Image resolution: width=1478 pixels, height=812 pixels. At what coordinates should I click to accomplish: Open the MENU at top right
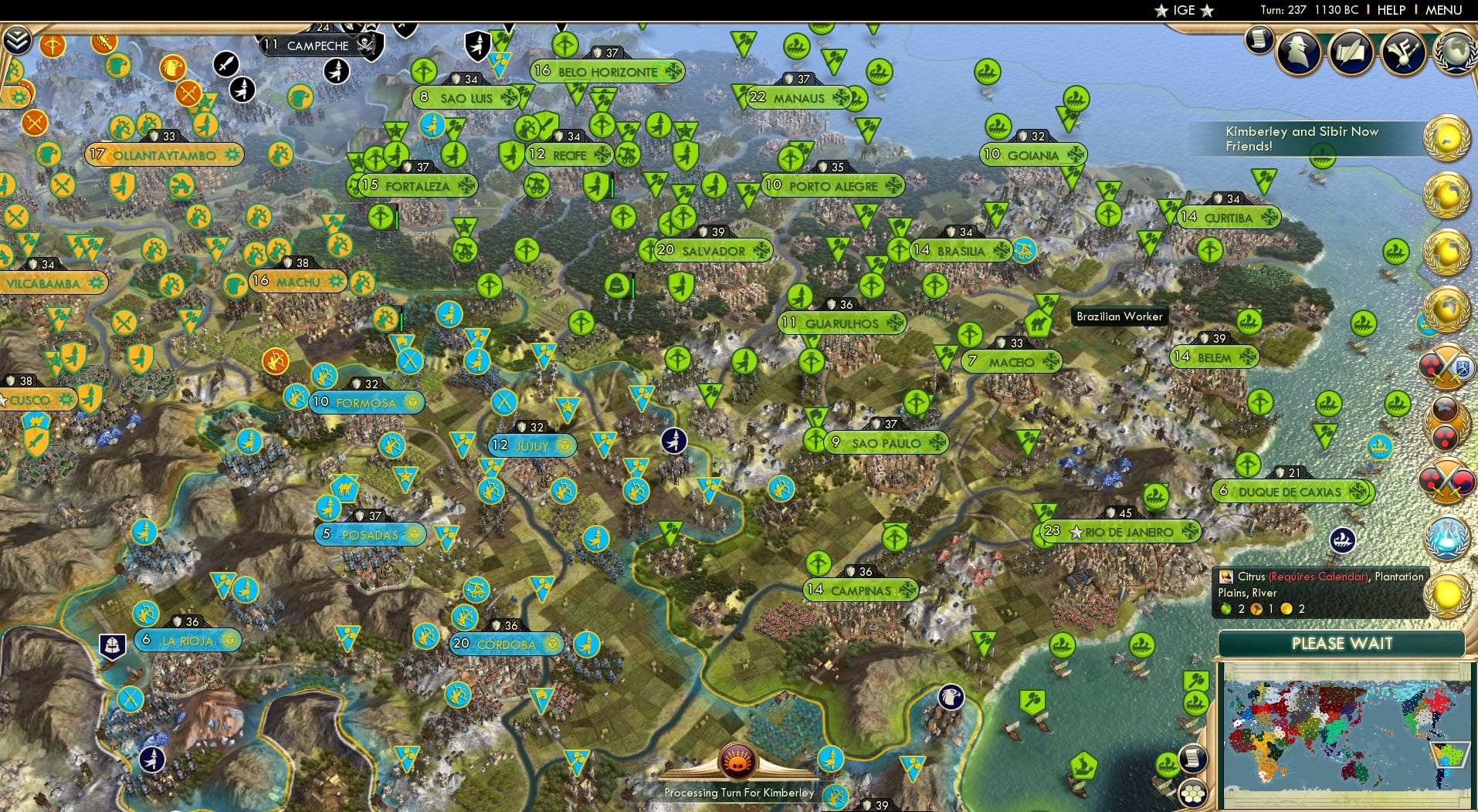[1445, 10]
